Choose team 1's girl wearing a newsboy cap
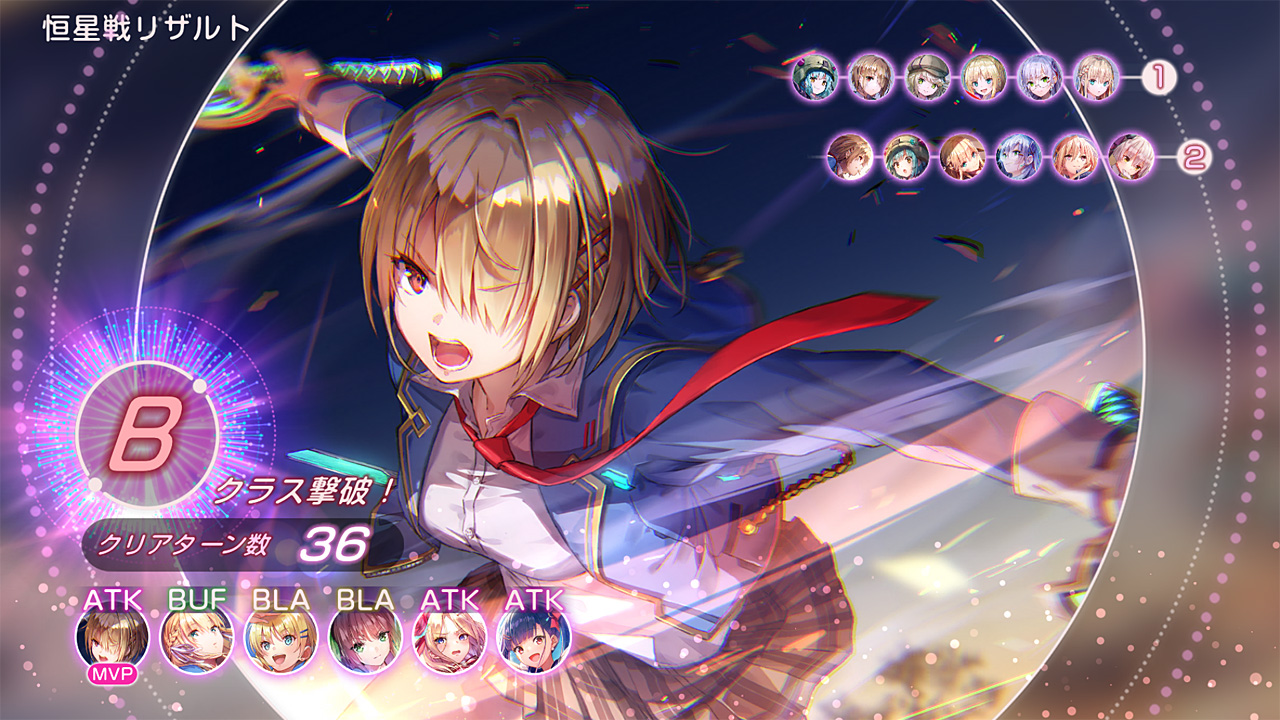Screen dimensions: 1280x720 click(928, 77)
